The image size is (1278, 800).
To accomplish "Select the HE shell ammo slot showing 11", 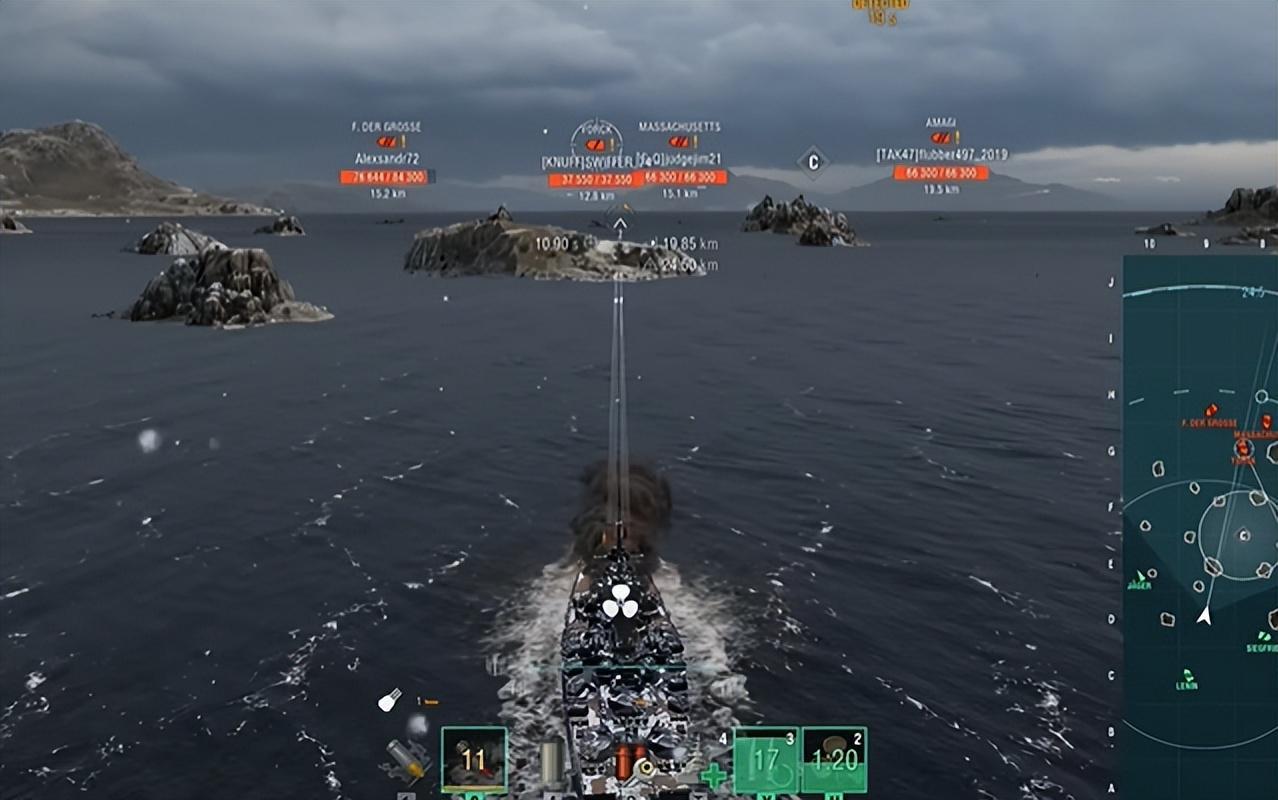I will pos(474,760).
